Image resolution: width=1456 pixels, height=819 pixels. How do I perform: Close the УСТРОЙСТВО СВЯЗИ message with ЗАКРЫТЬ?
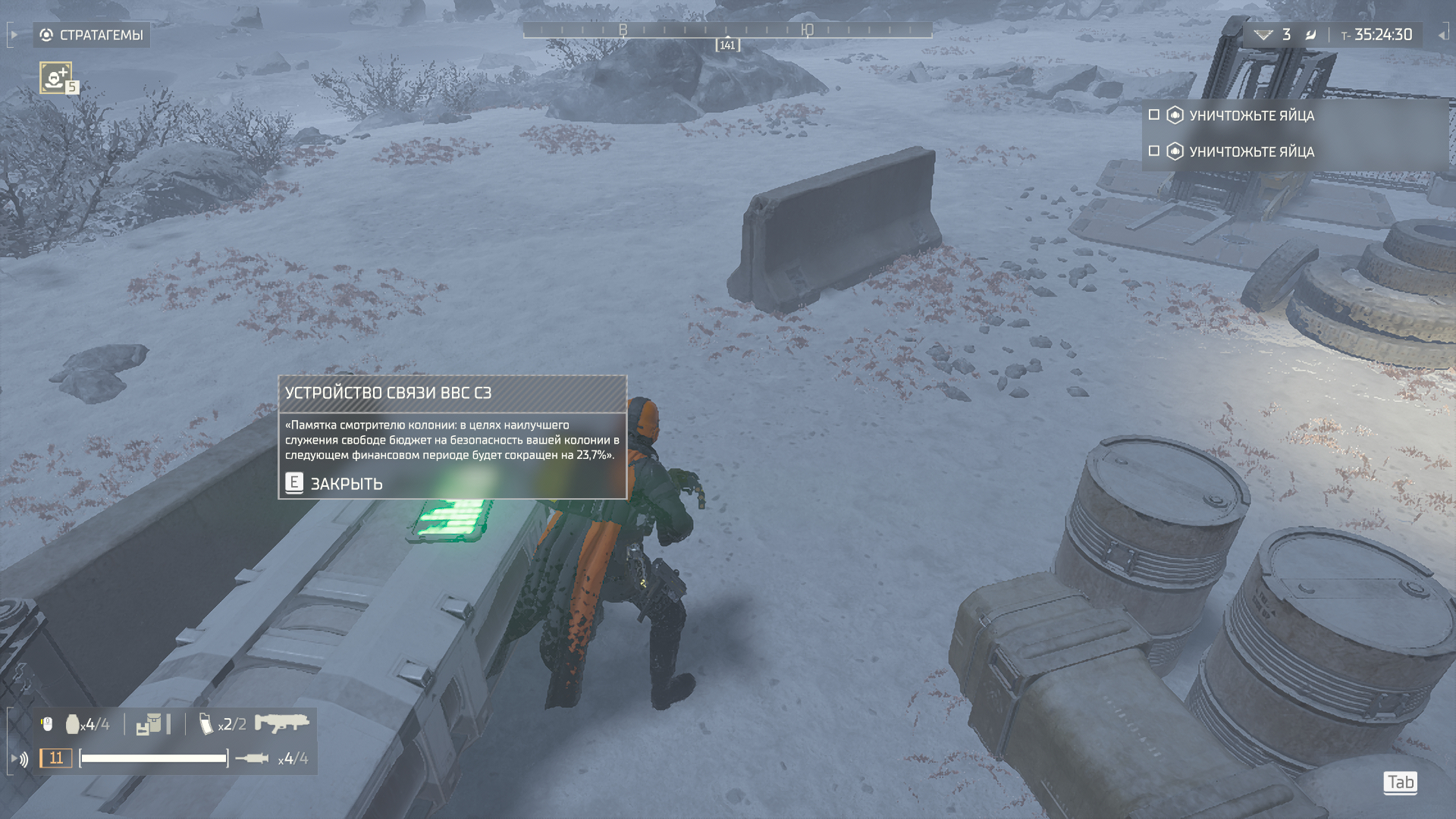pyautogui.click(x=334, y=483)
